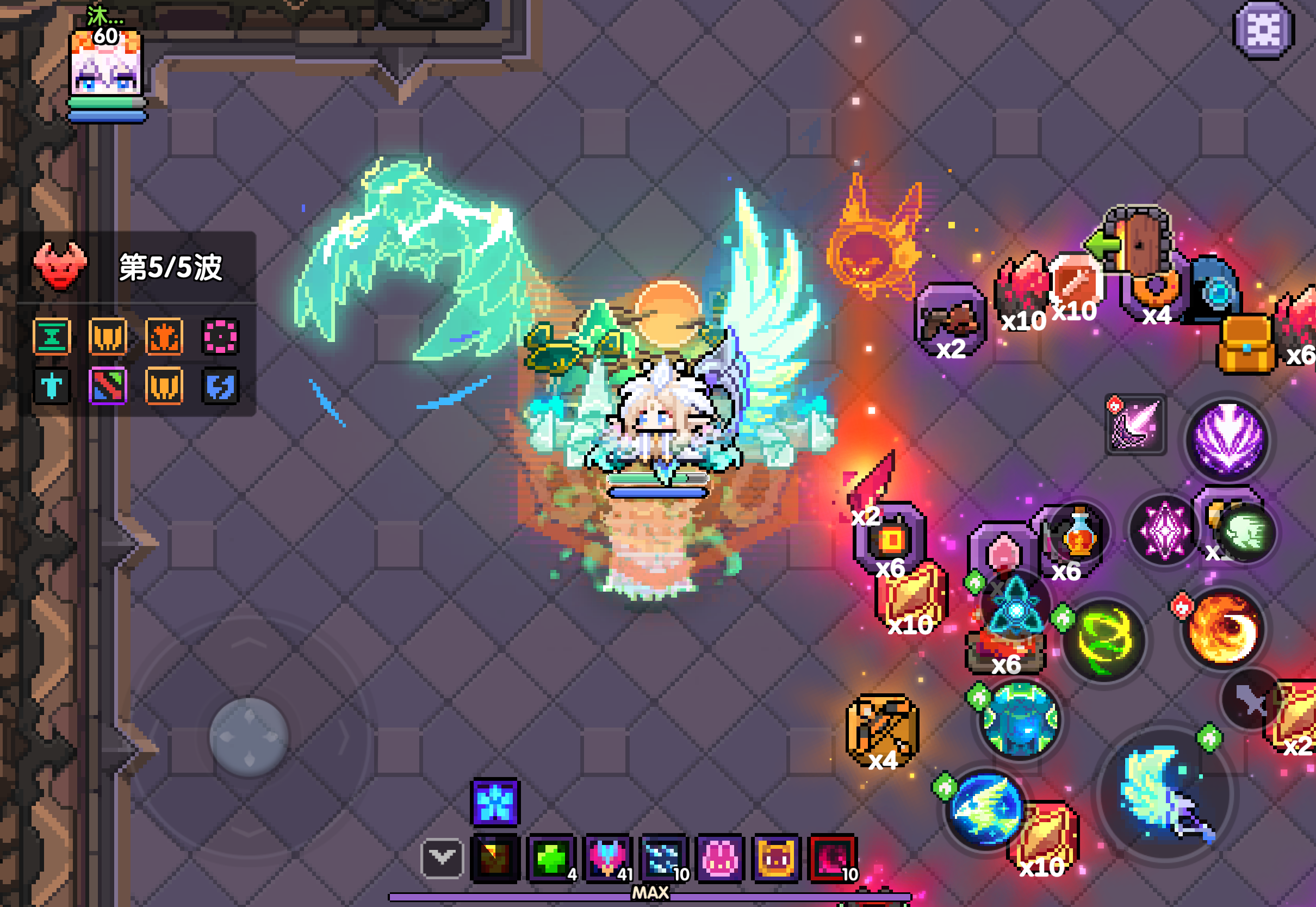Select the blue lightning buff icon
Viewport: 1316px width, 907px height.
[x=220, y=386]
